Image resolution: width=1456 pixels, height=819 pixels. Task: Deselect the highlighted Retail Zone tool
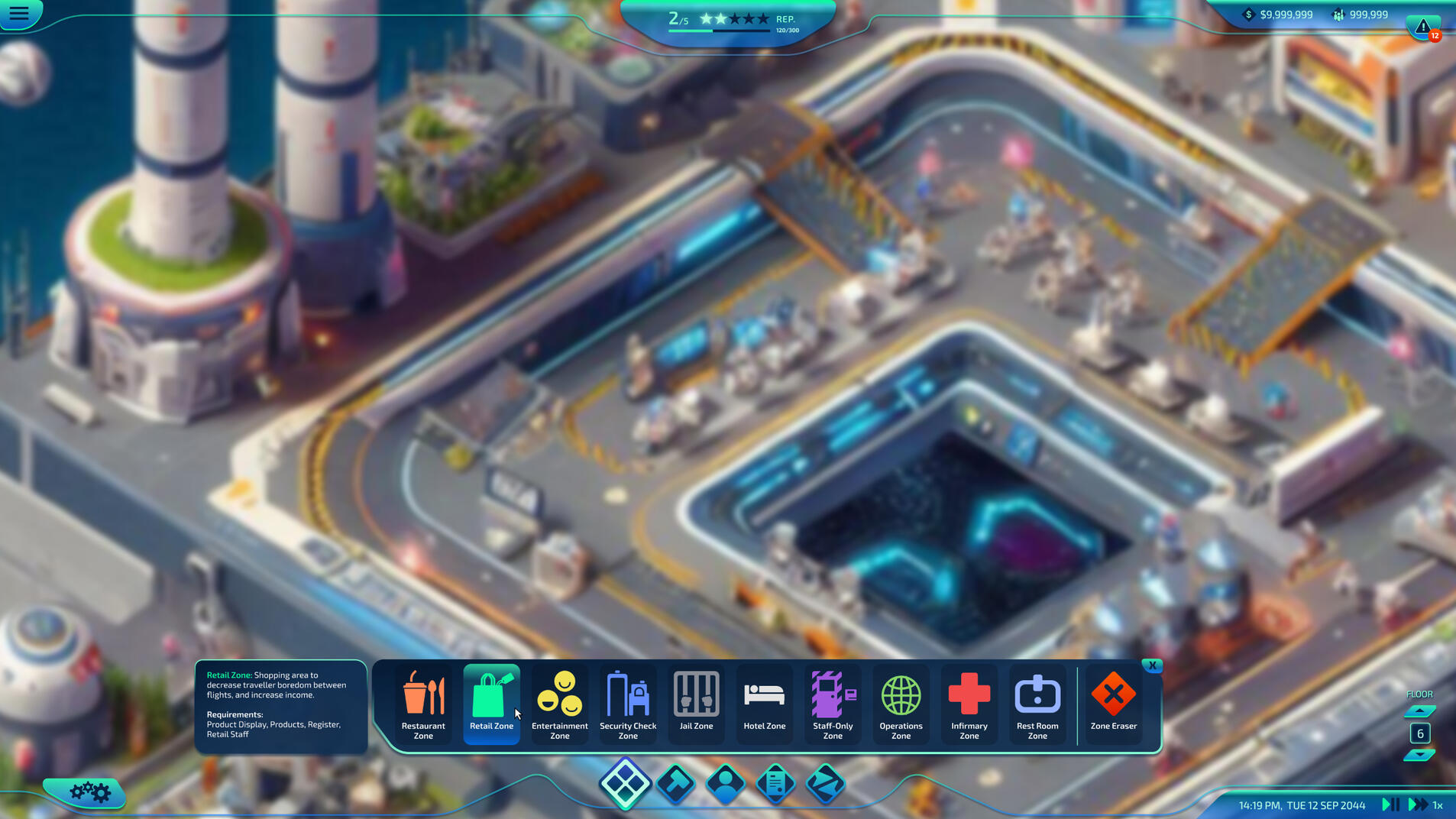pos(491,703)
